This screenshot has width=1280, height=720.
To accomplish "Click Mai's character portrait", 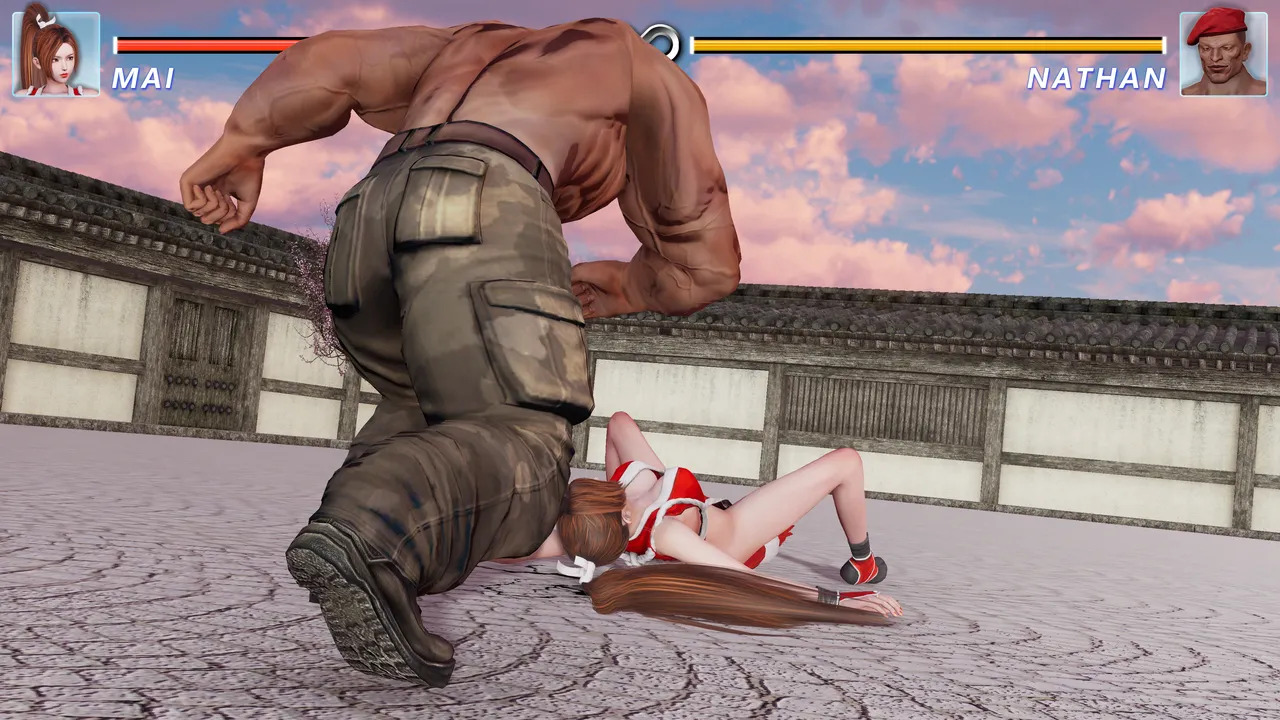I will [56, 54].
